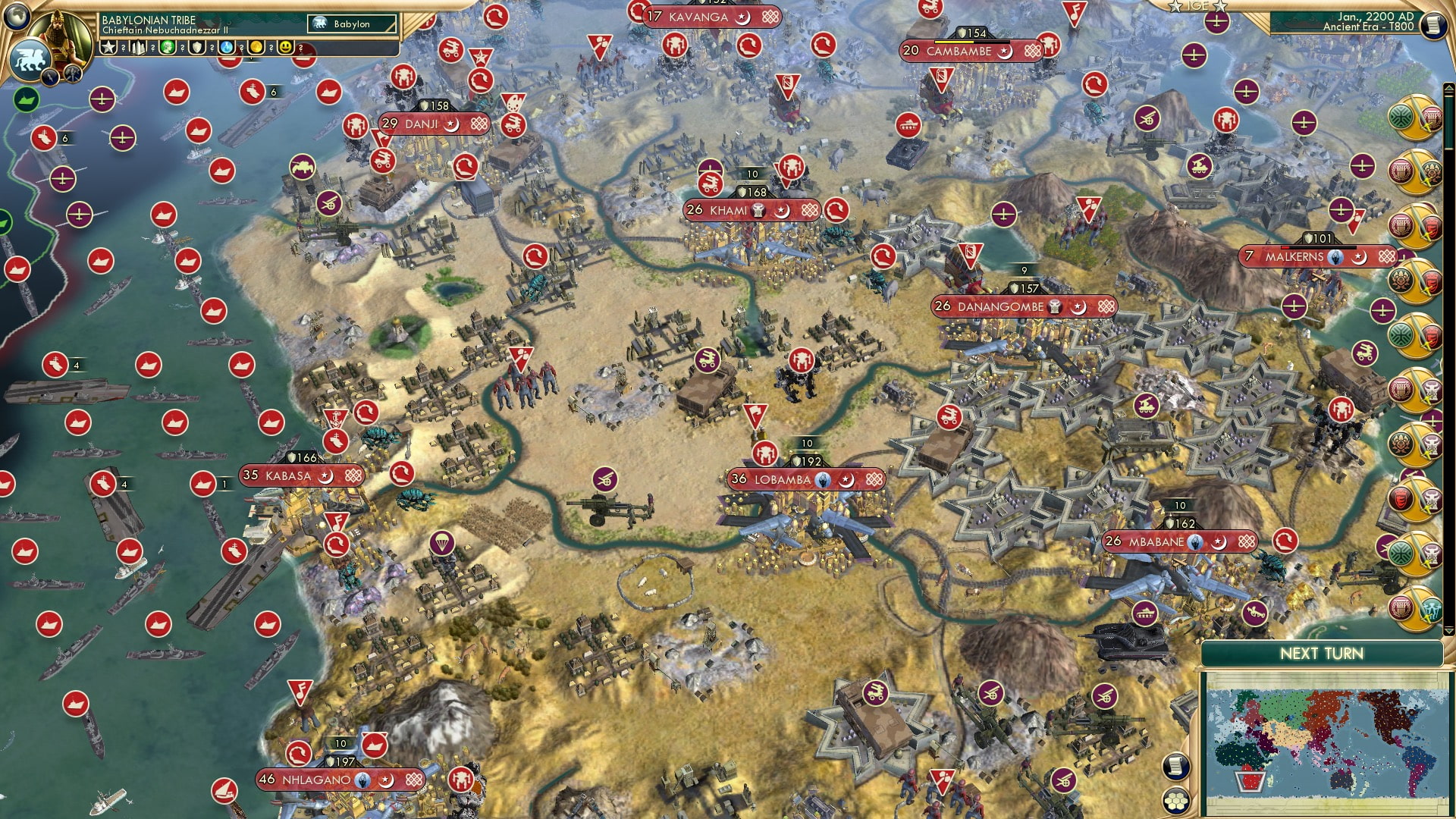Toggle the hex grid overlay below the minimap
This screenshot has width=1456, height=819.
[1175, 801]
